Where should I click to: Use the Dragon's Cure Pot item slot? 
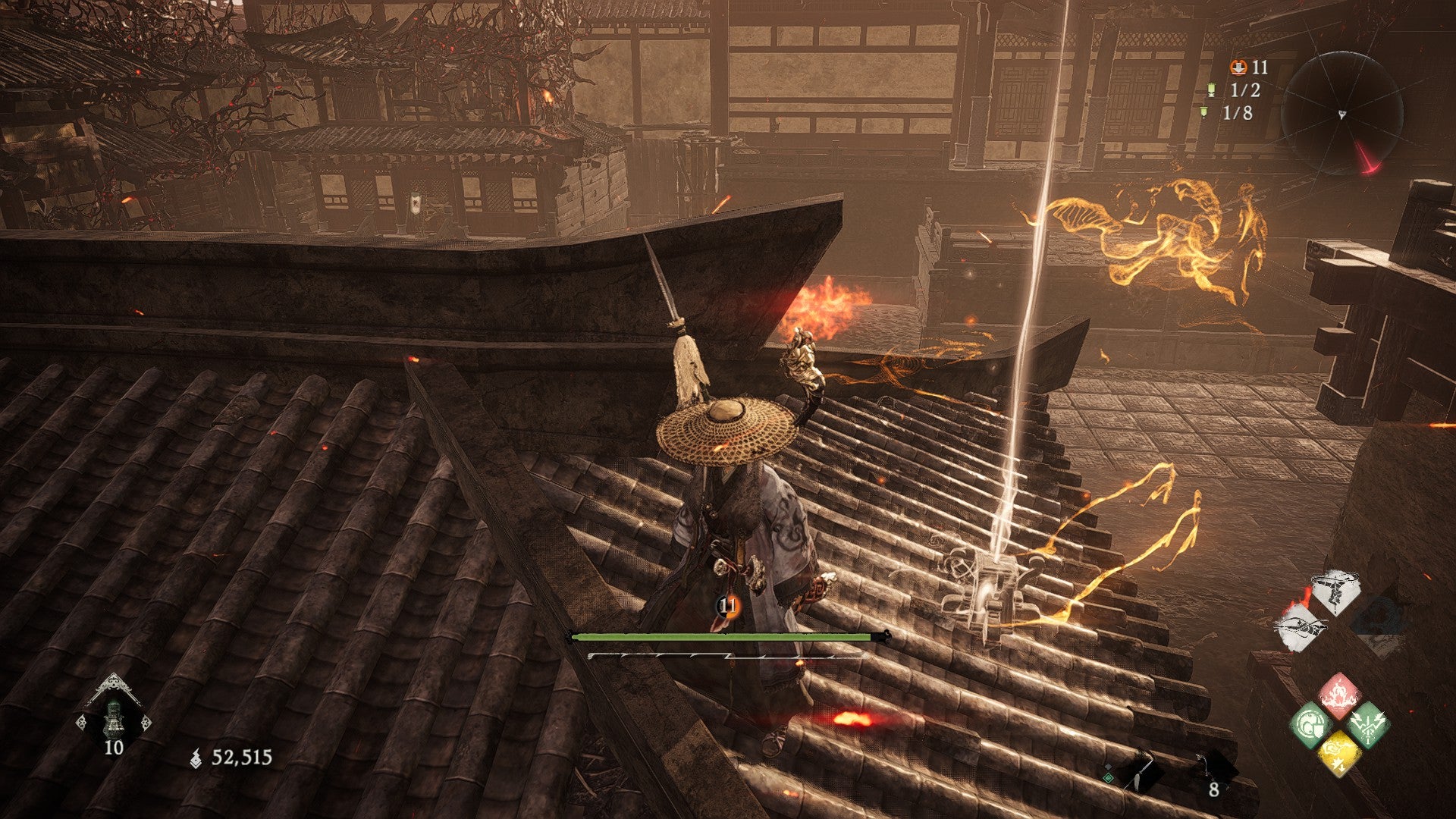click(x=113, y=716)
